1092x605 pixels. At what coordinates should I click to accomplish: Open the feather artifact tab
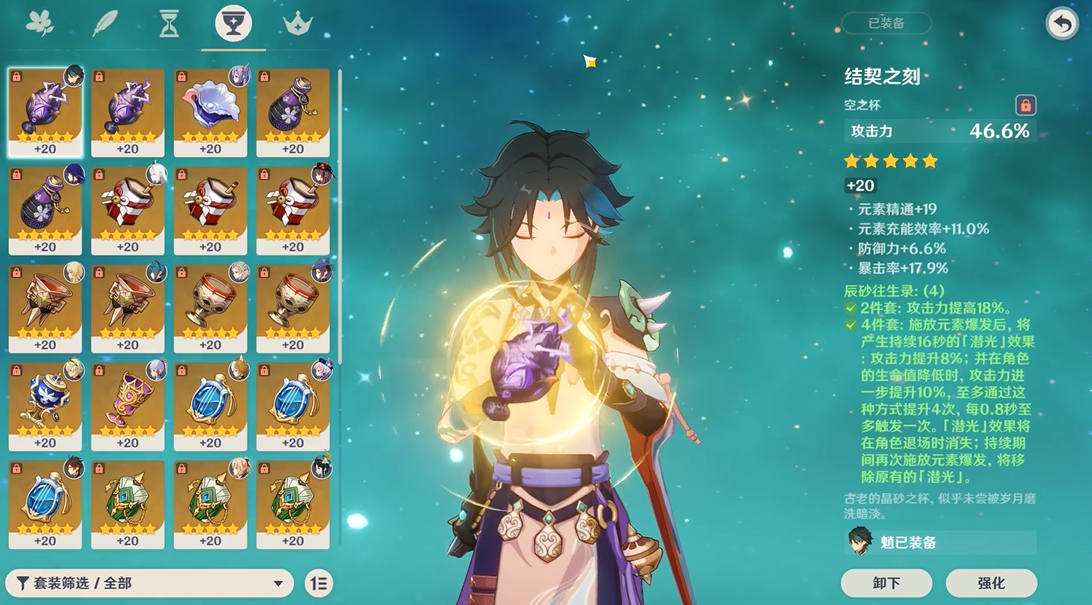(x=105, y=23)
